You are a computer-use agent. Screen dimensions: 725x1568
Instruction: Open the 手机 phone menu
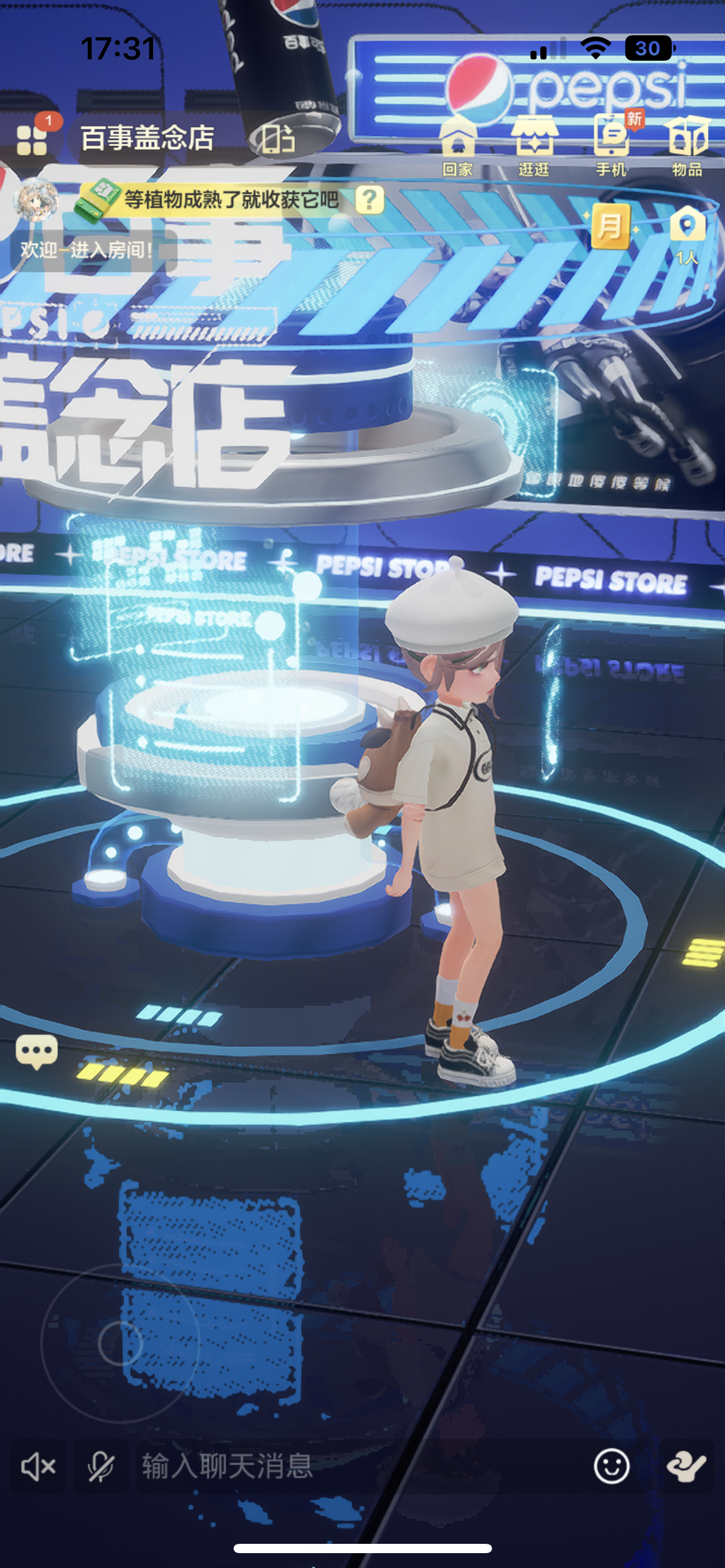[x=612, y=147]
